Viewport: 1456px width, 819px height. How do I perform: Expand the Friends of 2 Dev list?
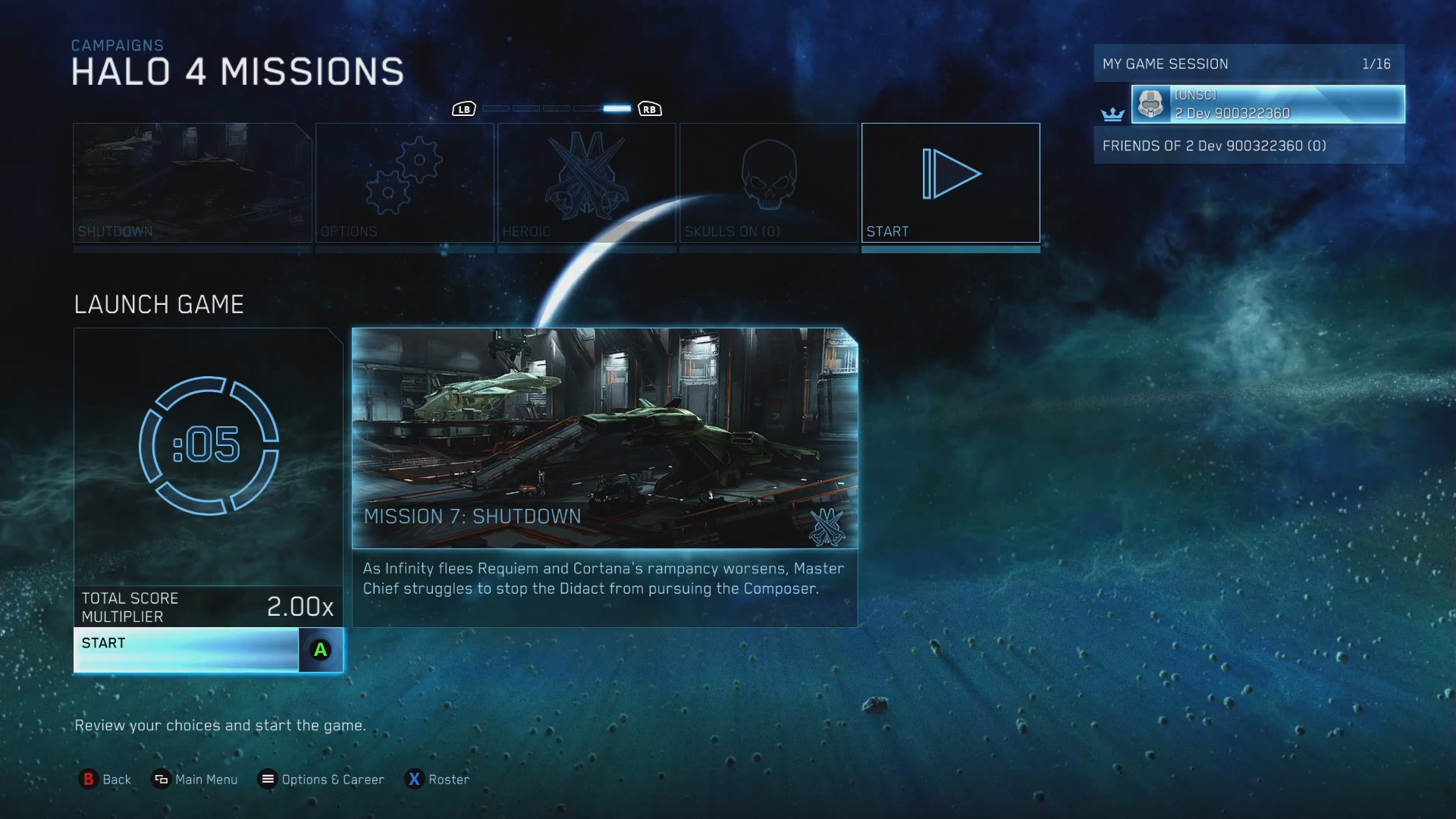pyautogui.click(x=1248, y=146)
